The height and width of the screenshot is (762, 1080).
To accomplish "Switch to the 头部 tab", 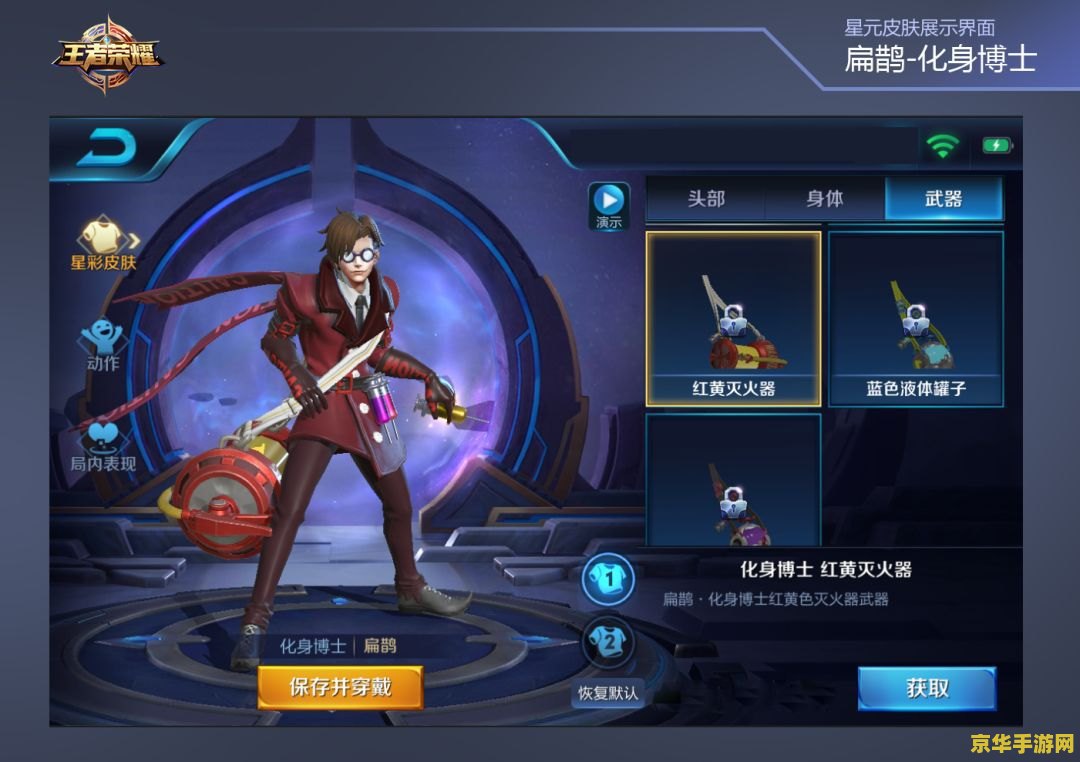I will (x=705, y=199).
